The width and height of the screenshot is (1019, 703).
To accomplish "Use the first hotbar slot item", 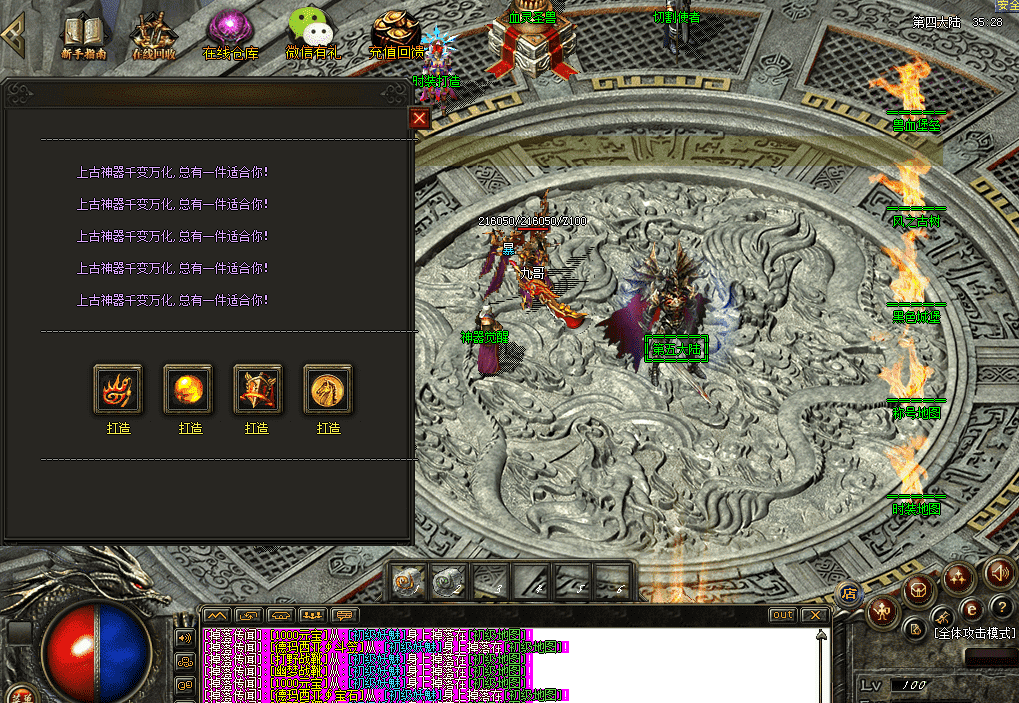I will point(408,581).
